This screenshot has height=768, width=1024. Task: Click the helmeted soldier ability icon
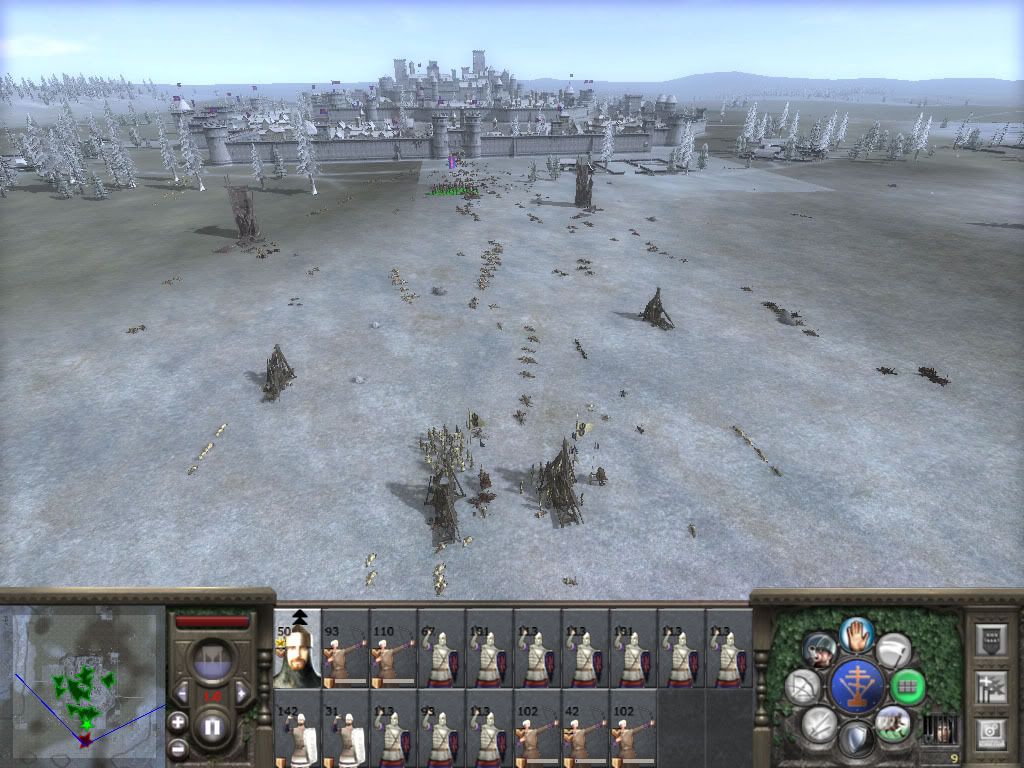click(x=820, y=649)
